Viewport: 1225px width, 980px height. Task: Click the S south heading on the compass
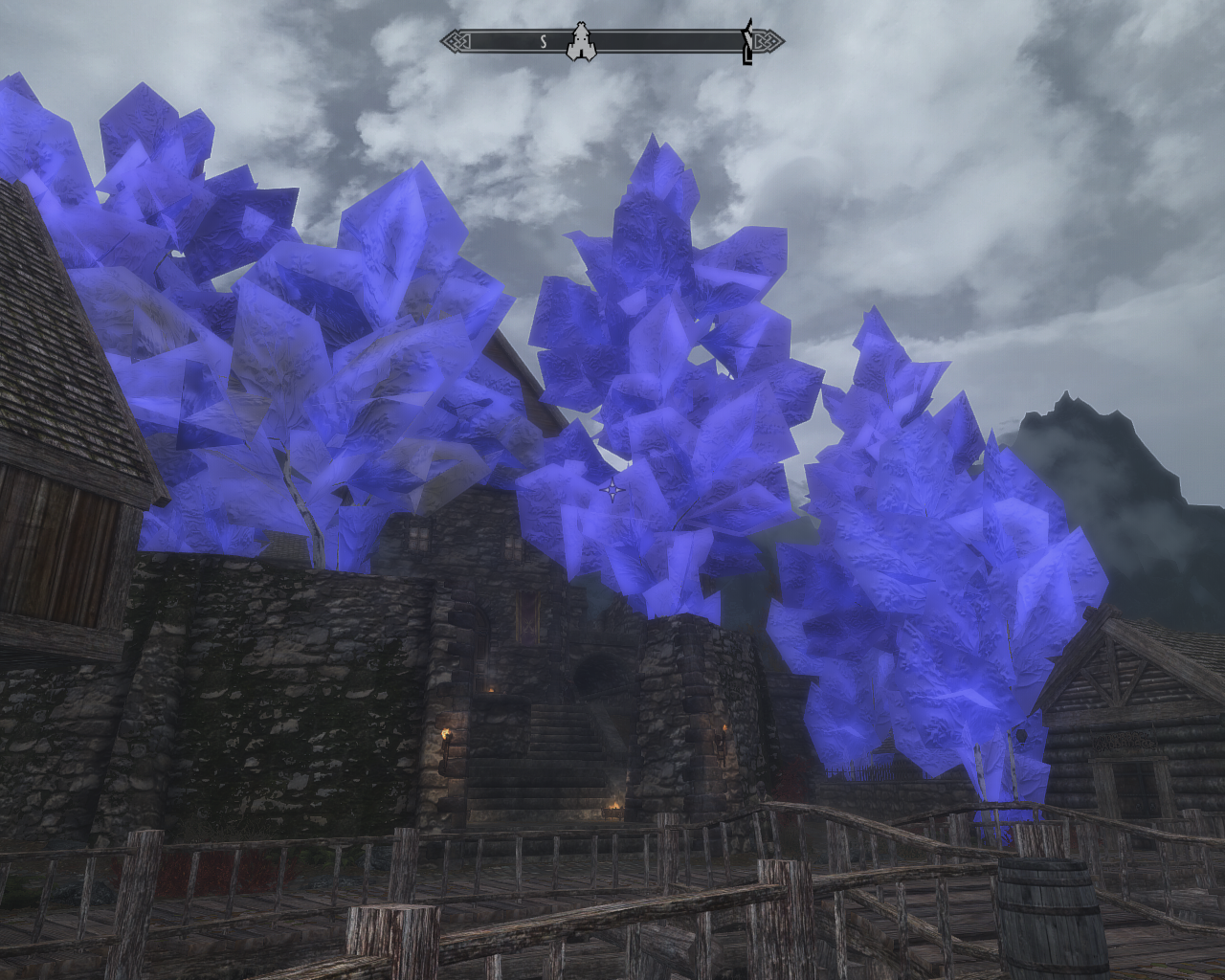click(543, 41)
